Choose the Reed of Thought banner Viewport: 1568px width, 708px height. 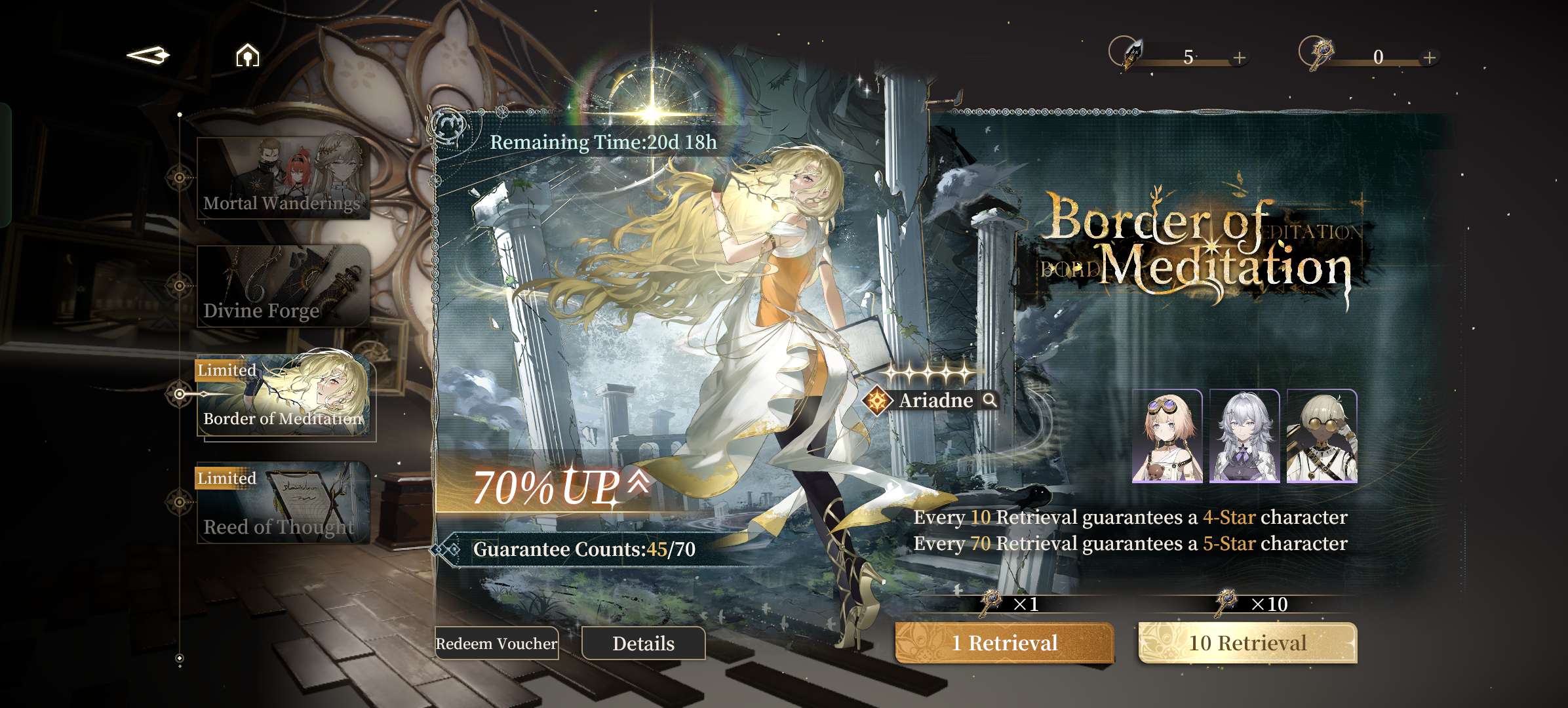[283, 503]
